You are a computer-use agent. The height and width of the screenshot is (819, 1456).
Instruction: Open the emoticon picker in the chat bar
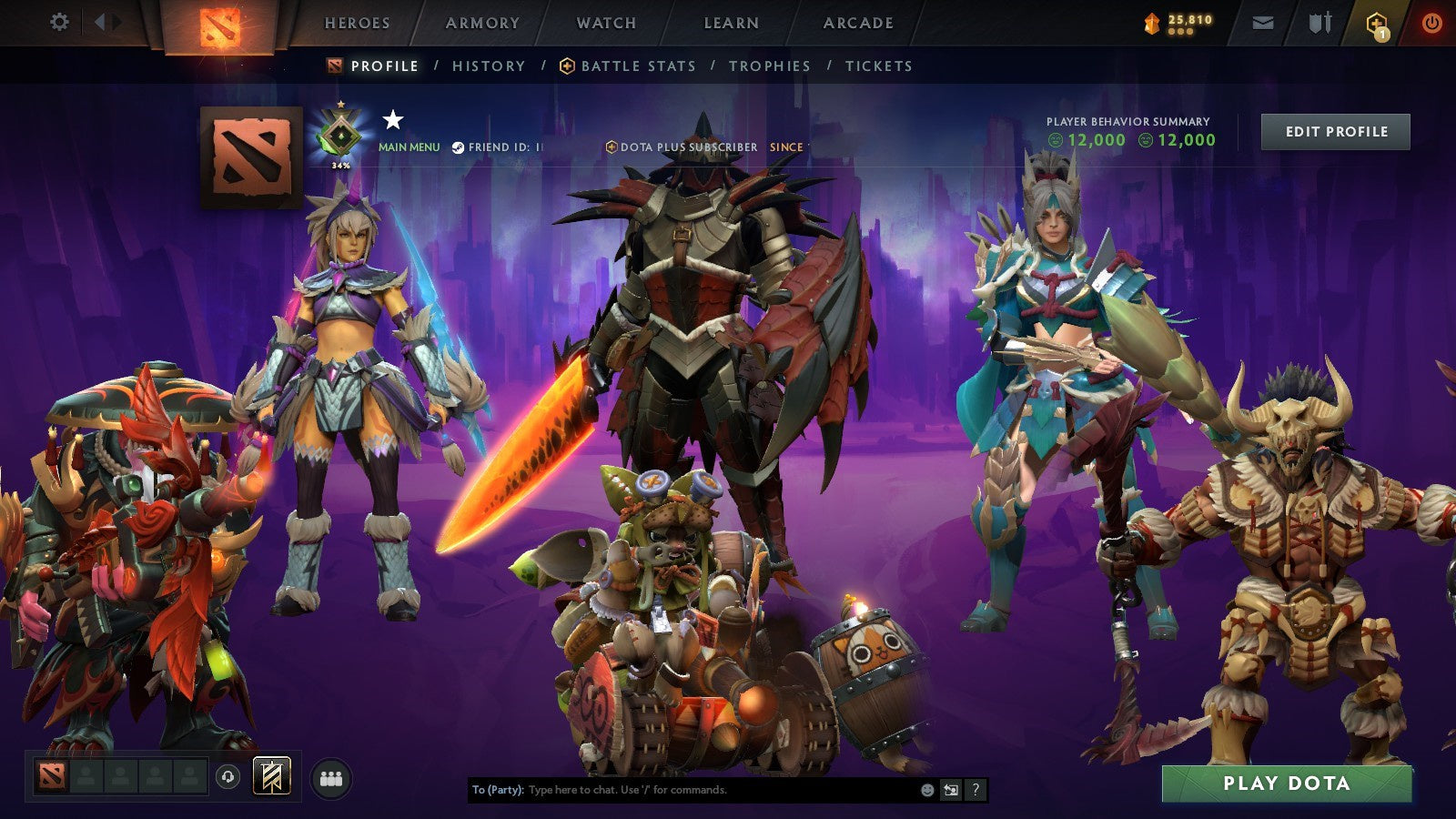927,791
